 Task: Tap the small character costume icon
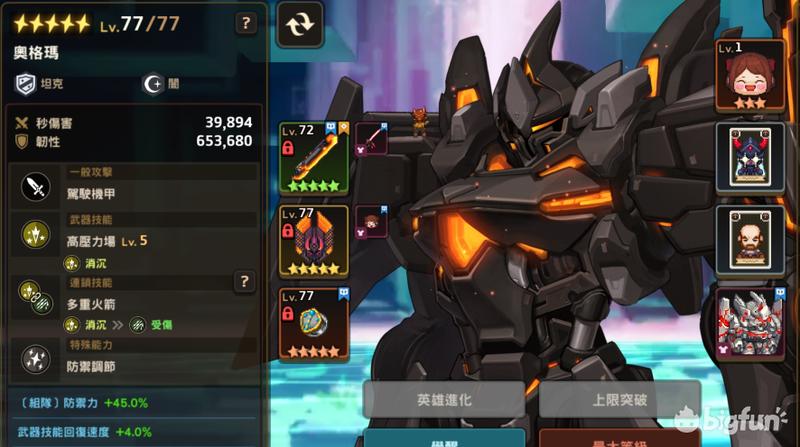[x=371, y=220]
